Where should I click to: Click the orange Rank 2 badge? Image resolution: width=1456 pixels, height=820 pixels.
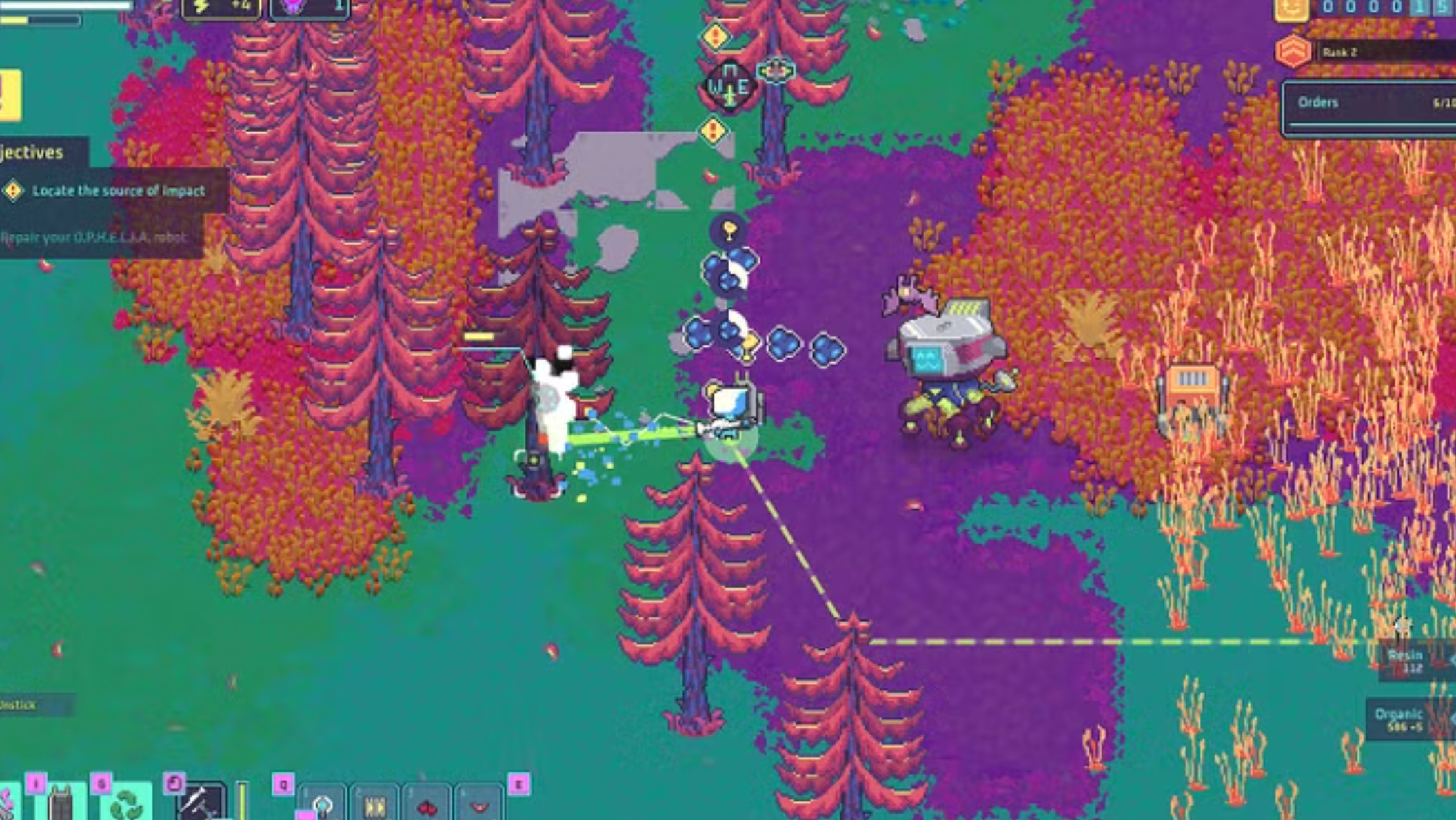[x=1294, y=52]
